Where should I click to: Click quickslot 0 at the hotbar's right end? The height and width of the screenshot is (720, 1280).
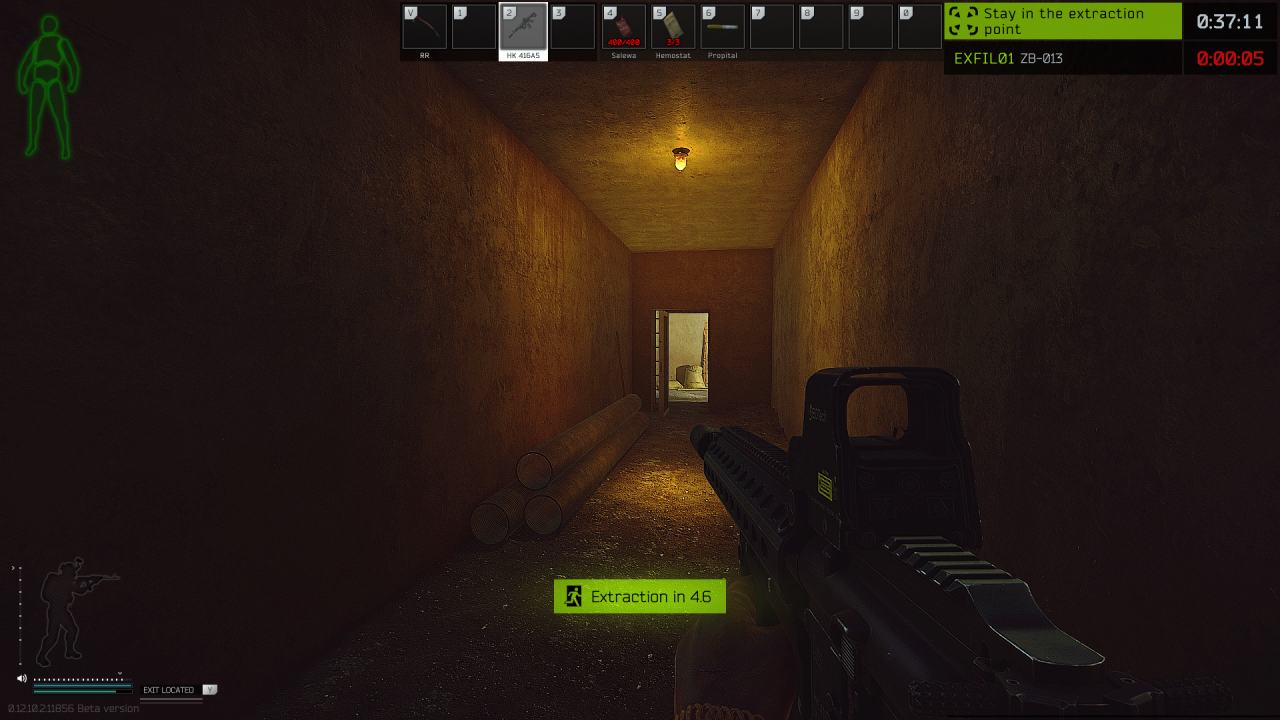[x=919, y=27]
